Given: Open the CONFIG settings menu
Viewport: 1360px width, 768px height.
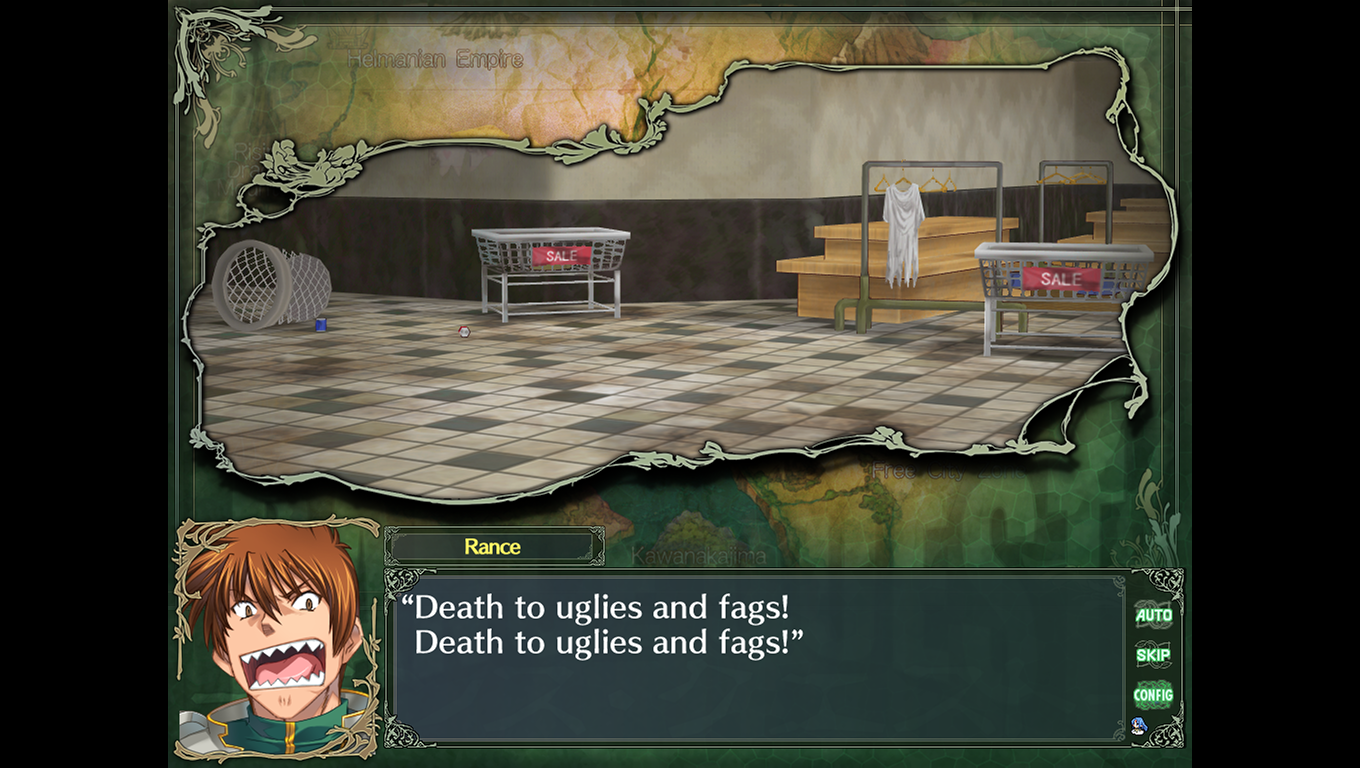Looking at the screenshot, I should coord(1153,695).
